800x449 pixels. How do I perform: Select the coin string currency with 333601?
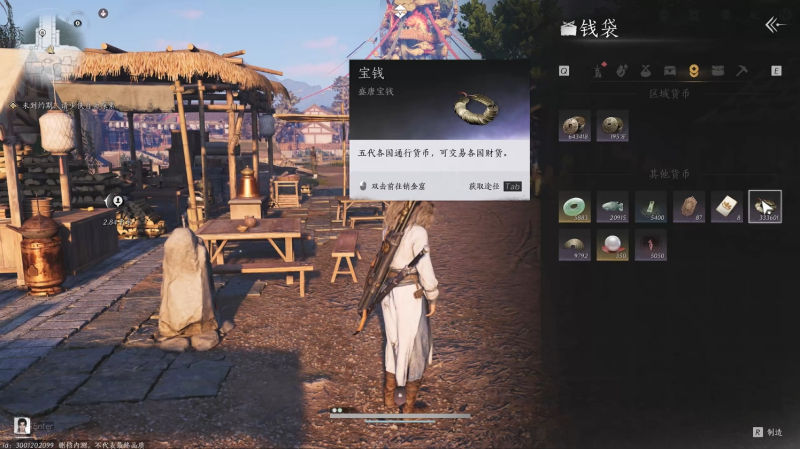[765, 207]
